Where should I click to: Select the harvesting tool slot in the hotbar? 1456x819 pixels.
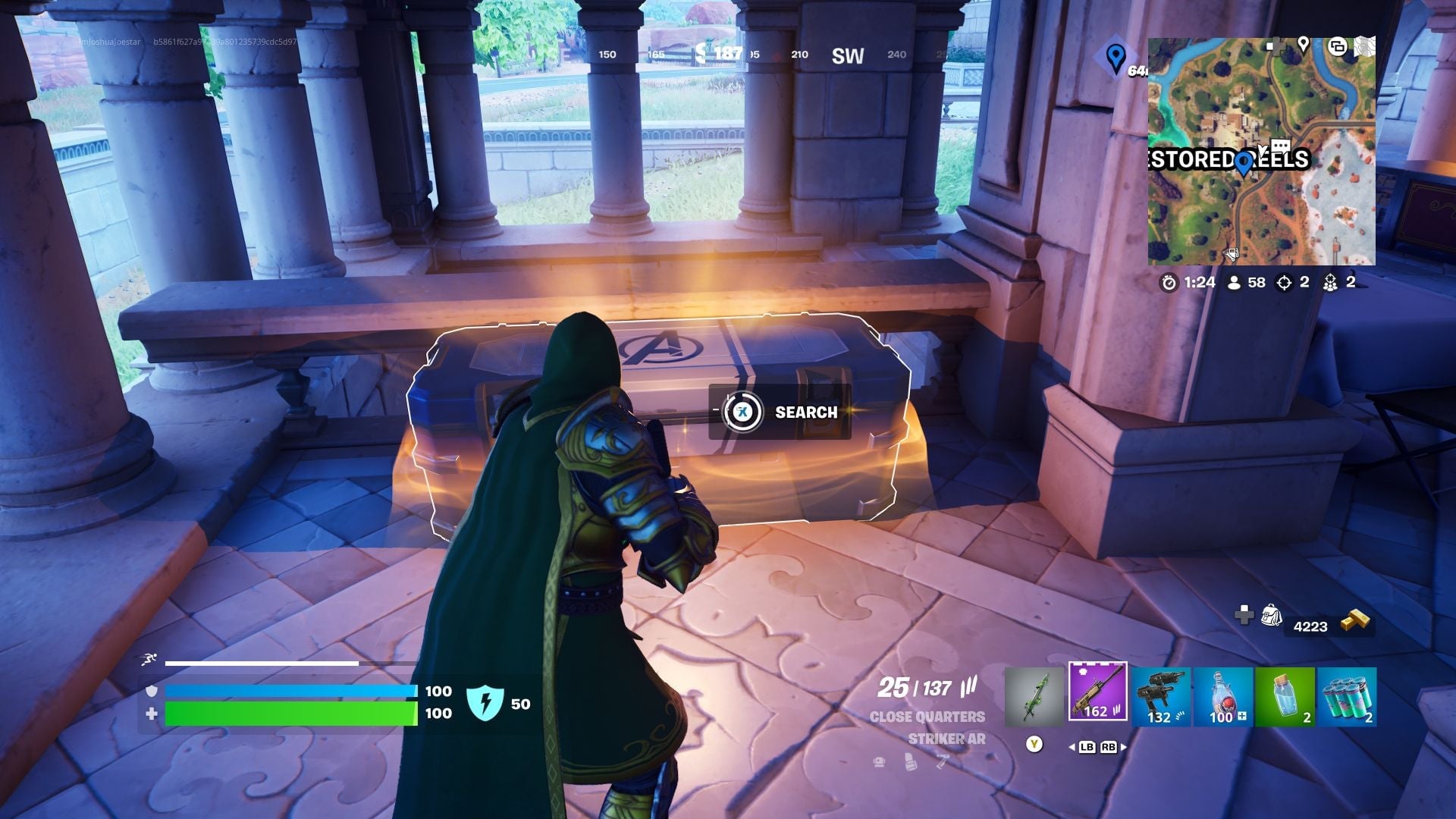(1039, 694)
